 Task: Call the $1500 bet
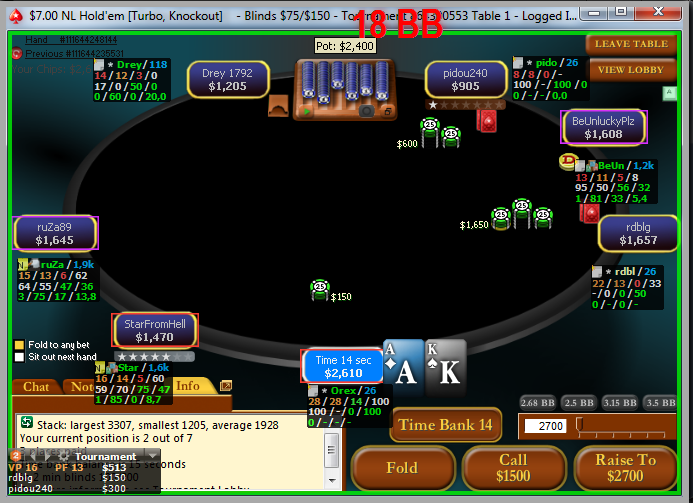(x=514, y=469)
